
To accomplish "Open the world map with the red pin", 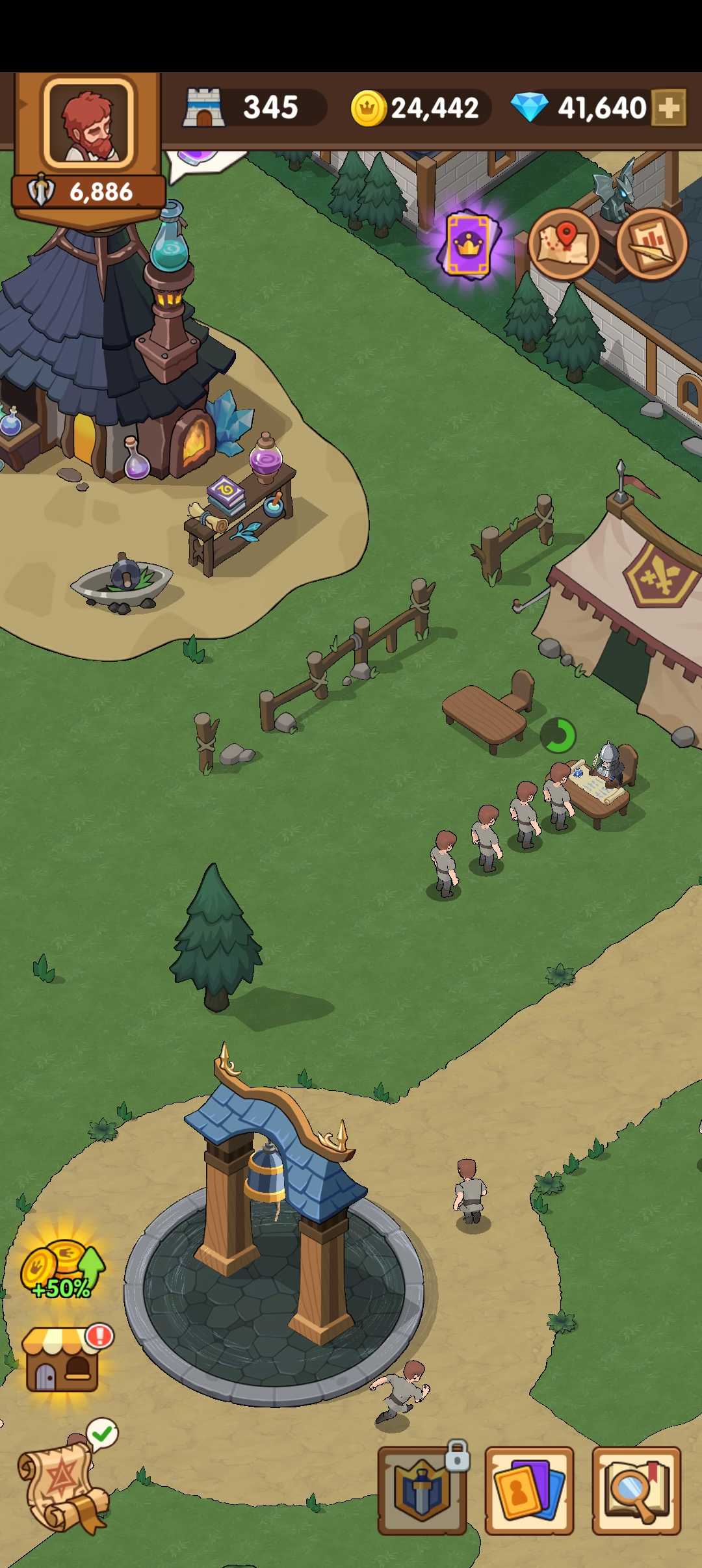I will 563,244.
